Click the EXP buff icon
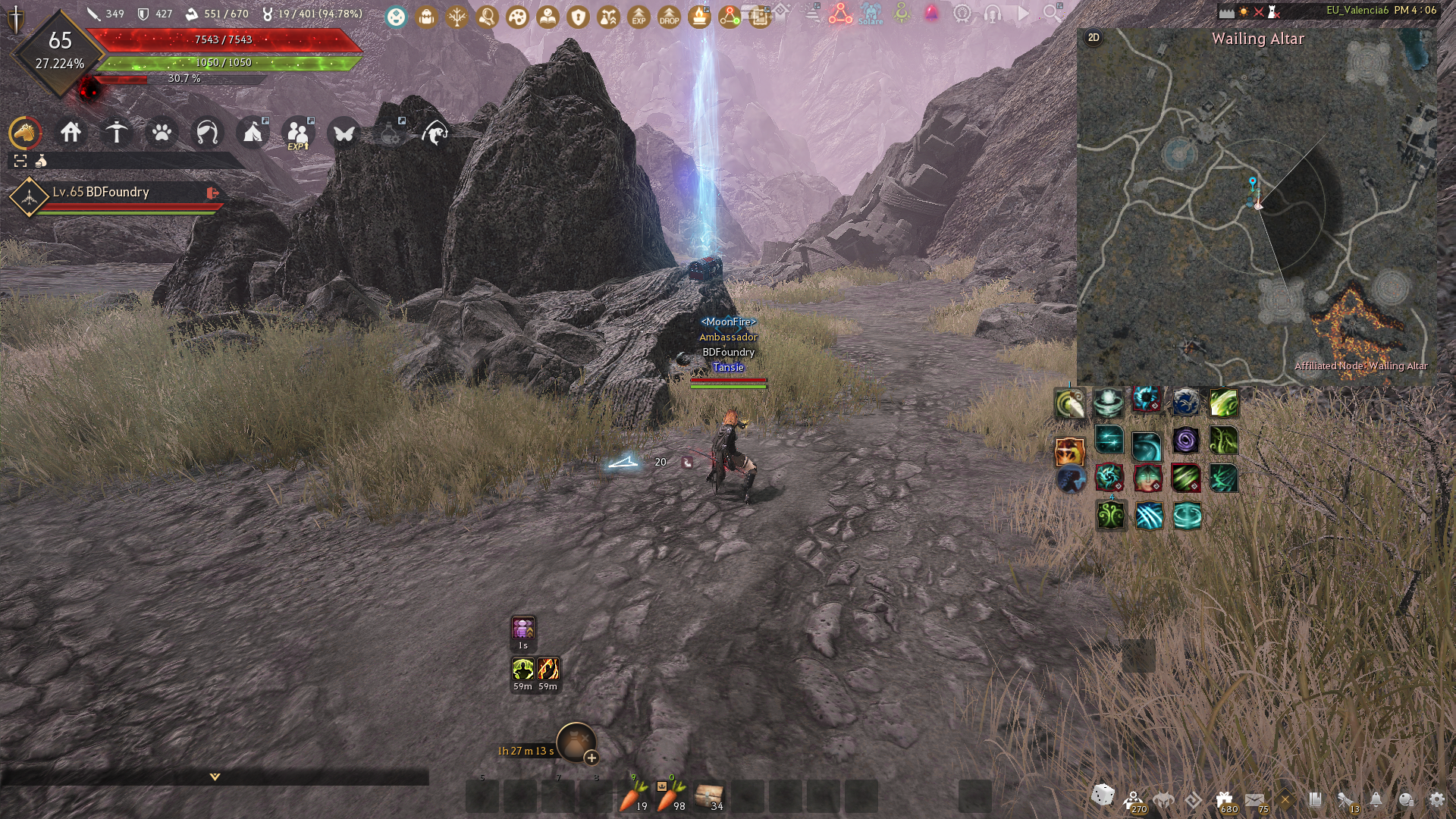This screenshot has height=819, width=1456. tap(639, 16)
